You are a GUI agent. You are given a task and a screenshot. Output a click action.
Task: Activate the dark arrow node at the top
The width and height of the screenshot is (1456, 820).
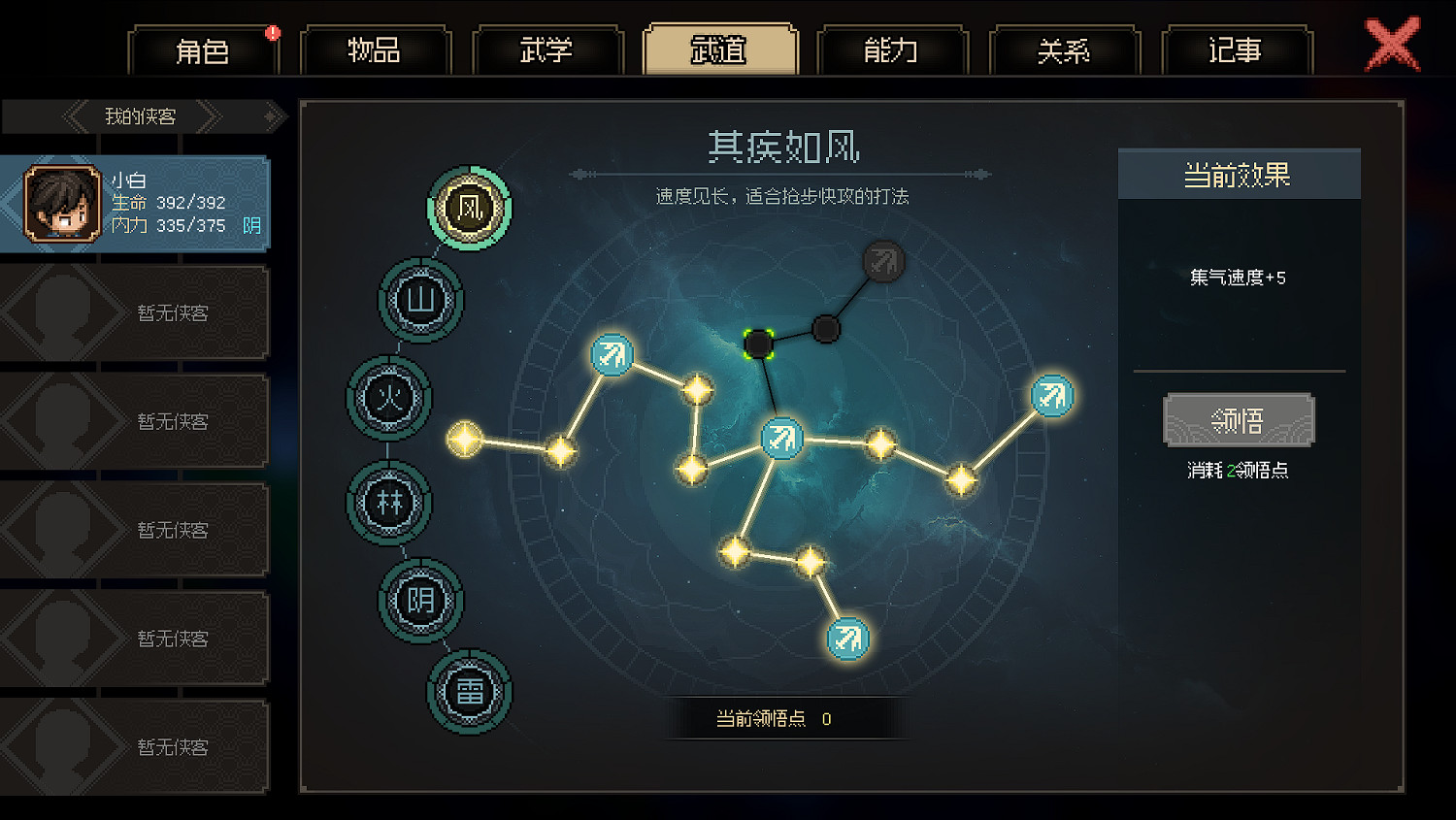pyautogui.click(x=882, y=260)
